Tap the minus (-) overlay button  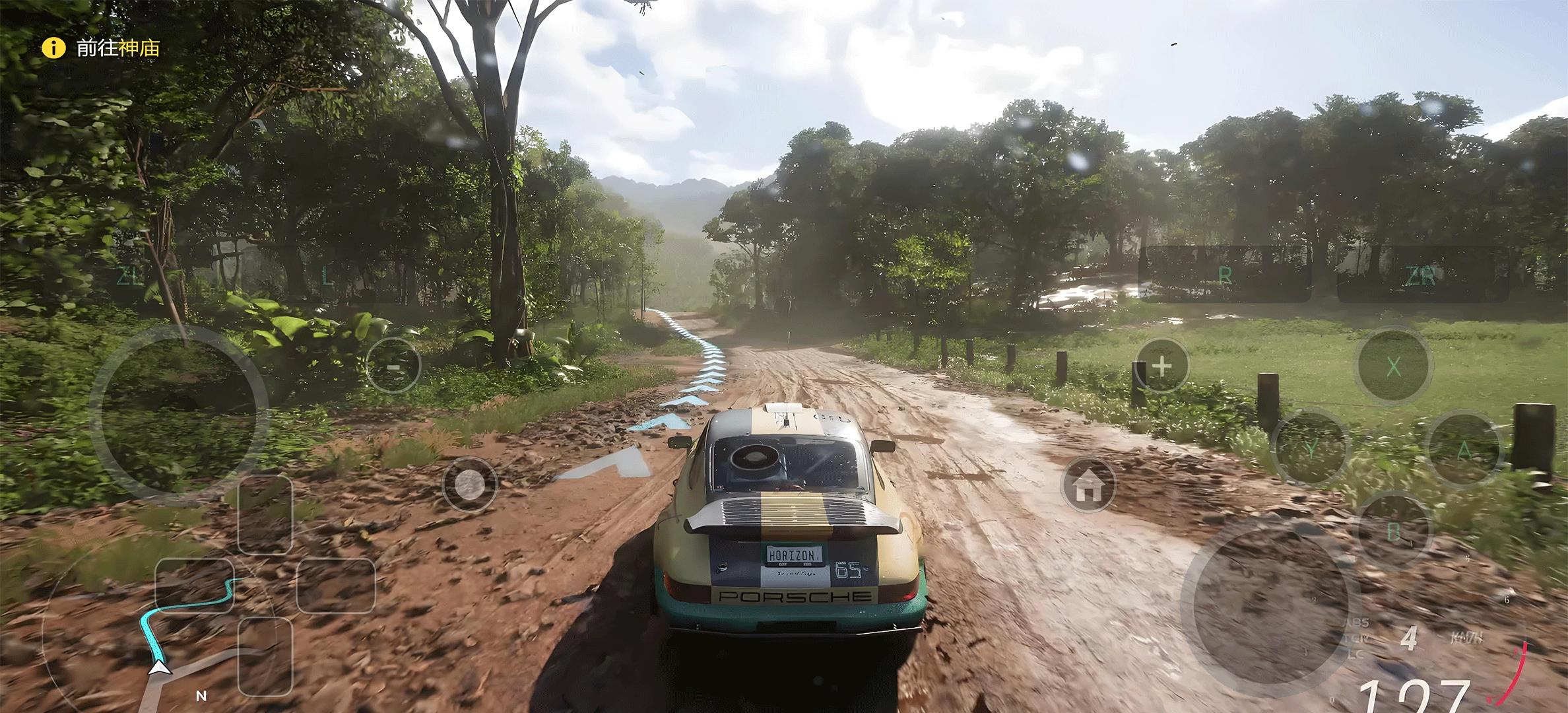click(x=393, y=365)
